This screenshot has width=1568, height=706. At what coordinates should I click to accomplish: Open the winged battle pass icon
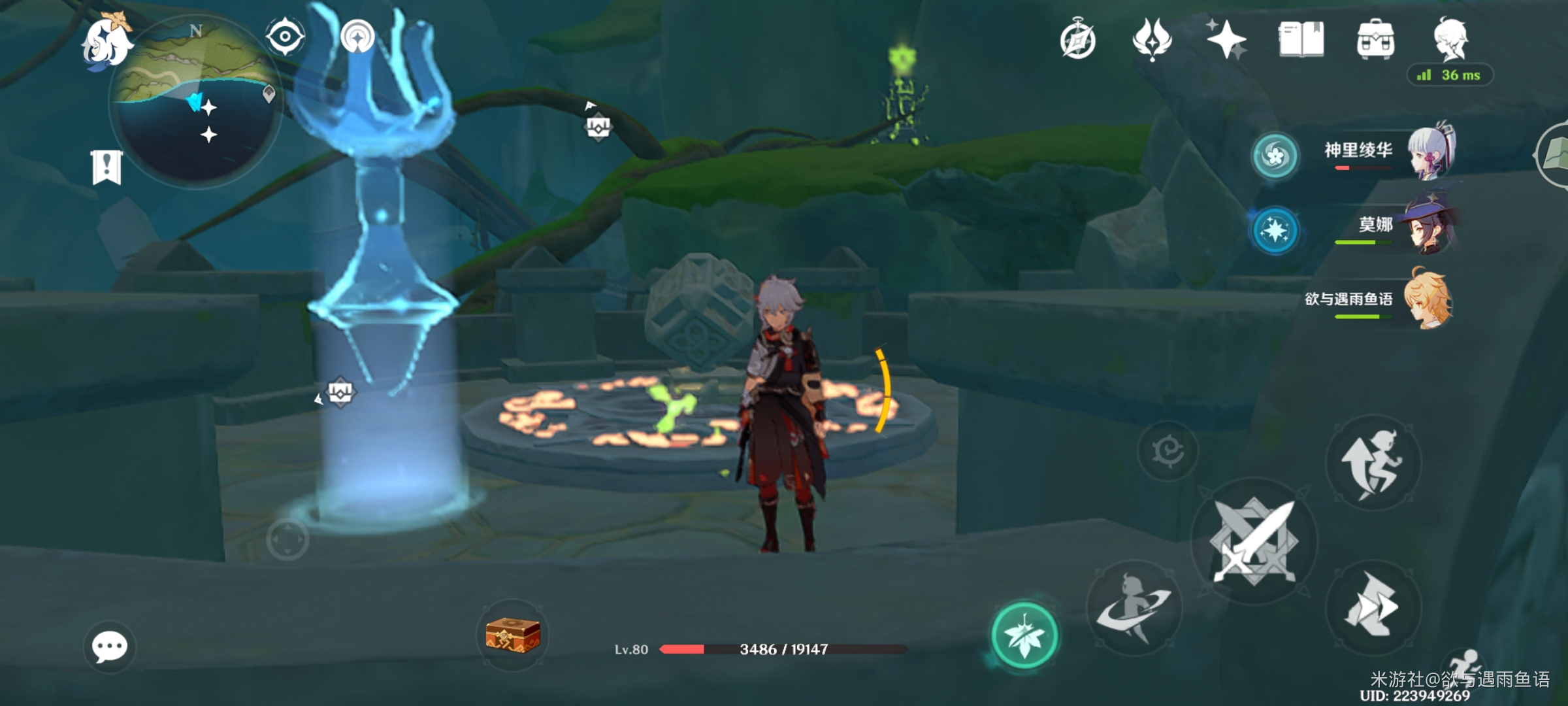pos(1152,39)
